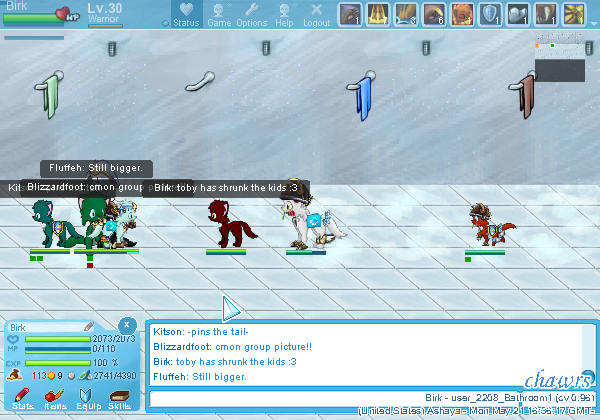
Task: Activate the orange face skill icon
Action: pyautogui.click(x=462, y=14)
